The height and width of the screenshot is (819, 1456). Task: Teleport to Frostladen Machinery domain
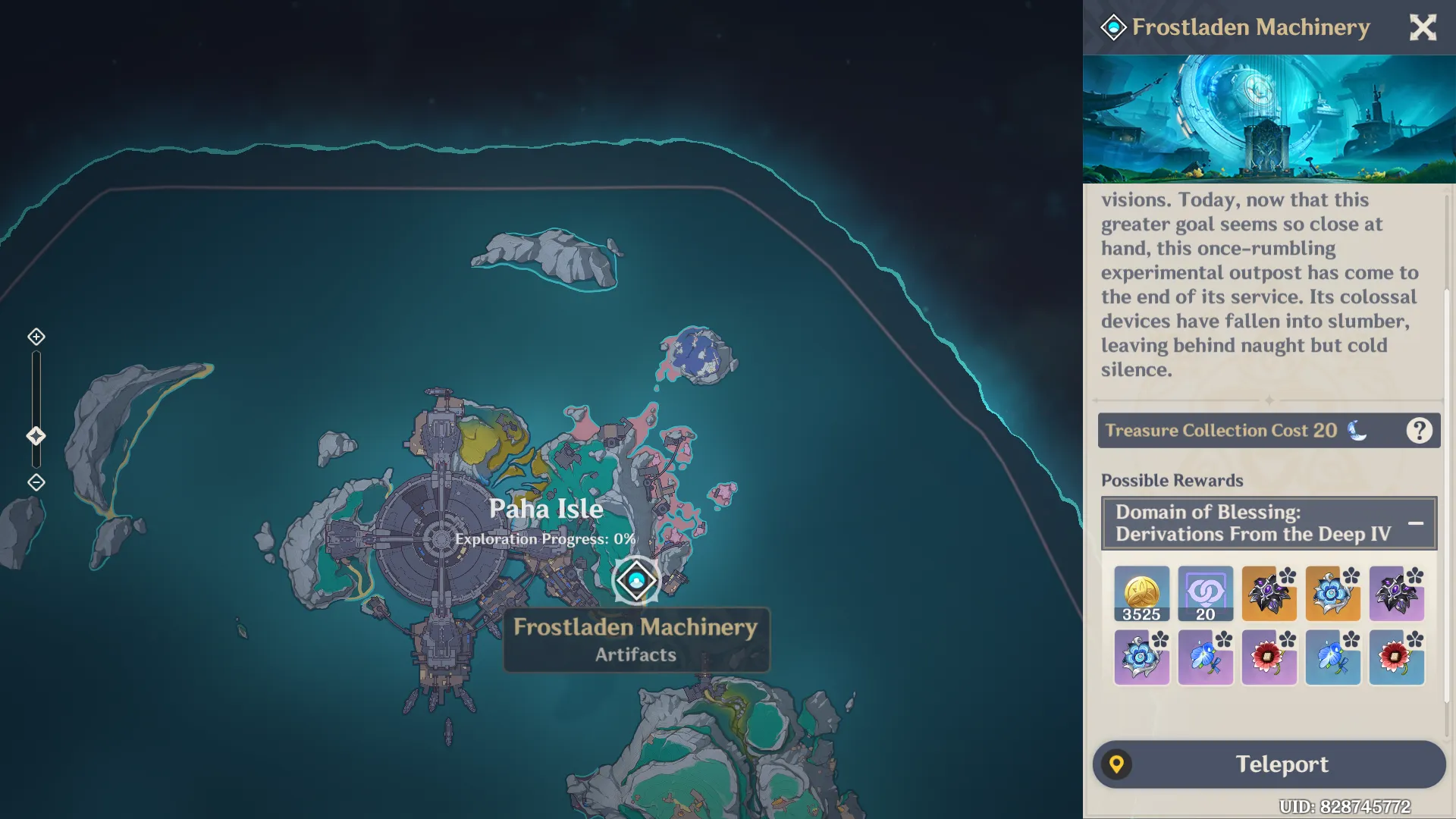coord(1269,764)
